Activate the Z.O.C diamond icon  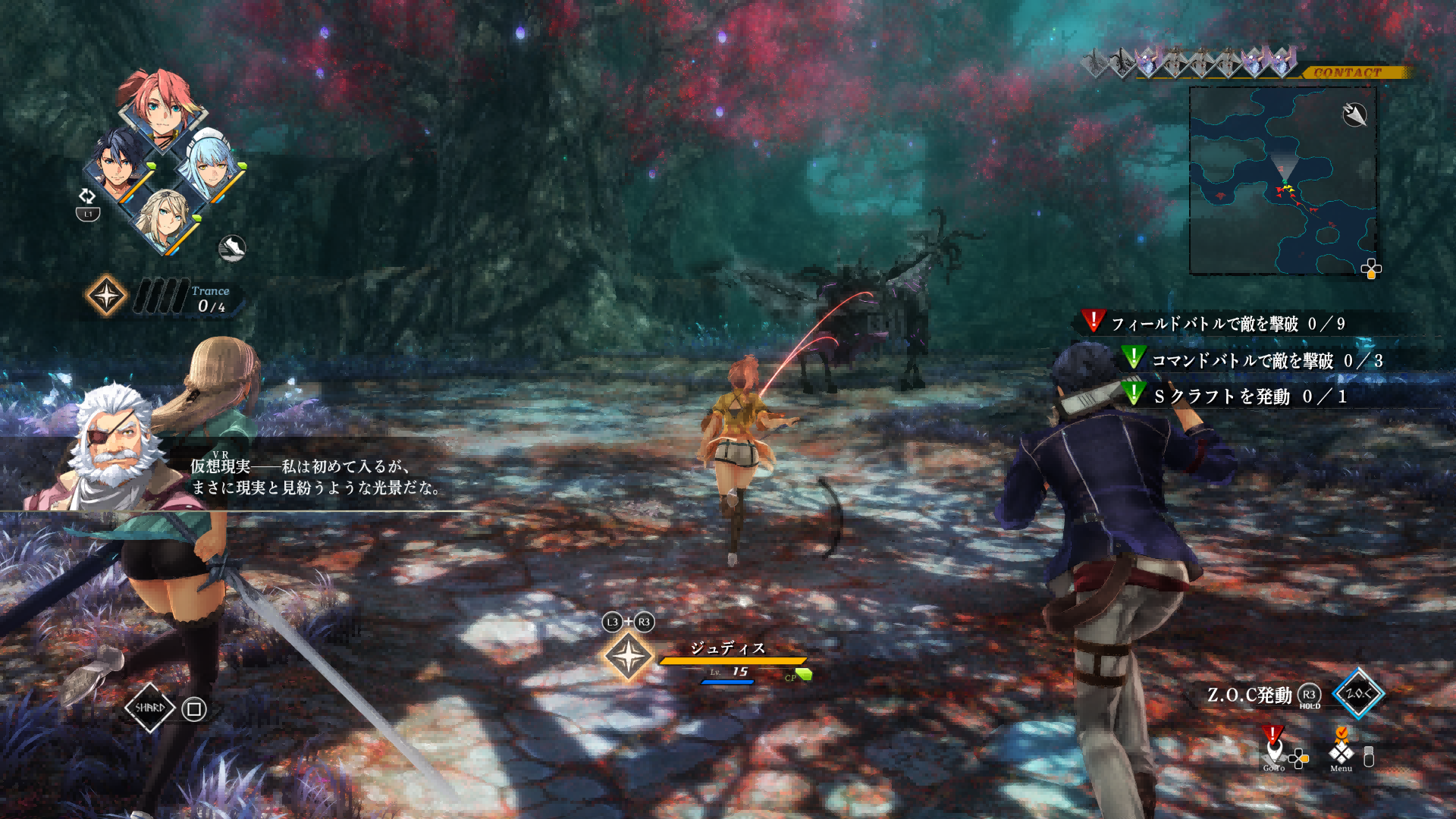[x=1357, y=693]
